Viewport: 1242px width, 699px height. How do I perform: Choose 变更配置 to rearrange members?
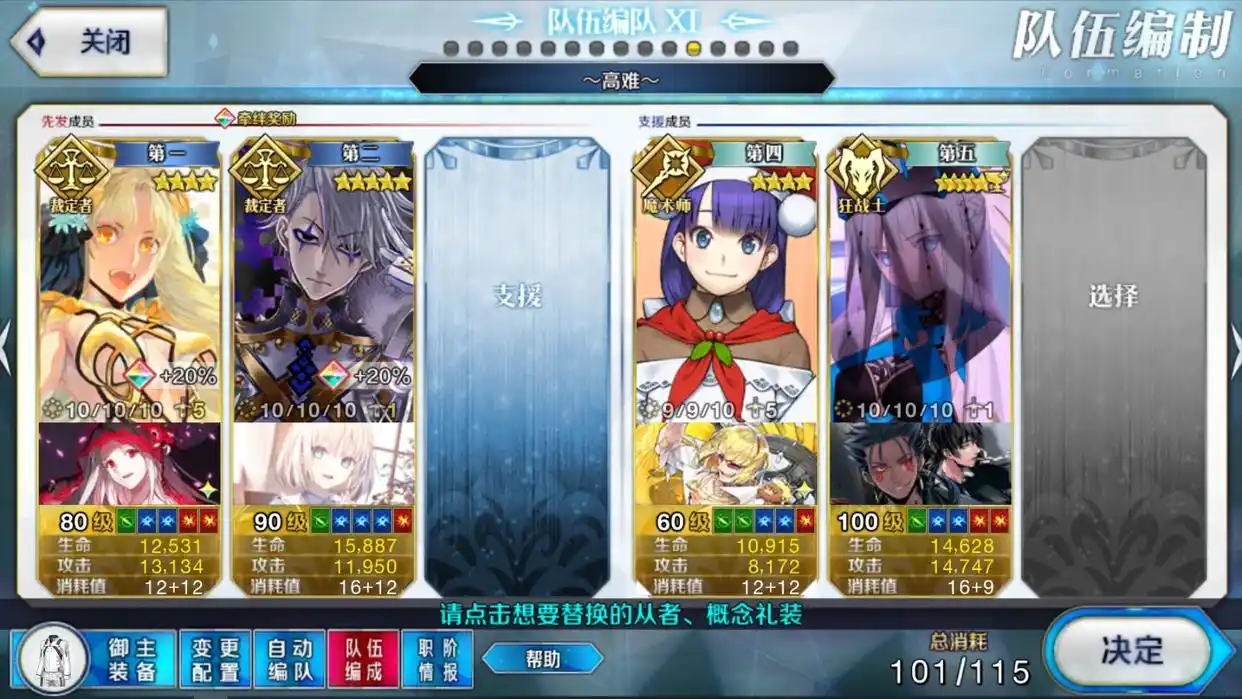pos(216,659)
